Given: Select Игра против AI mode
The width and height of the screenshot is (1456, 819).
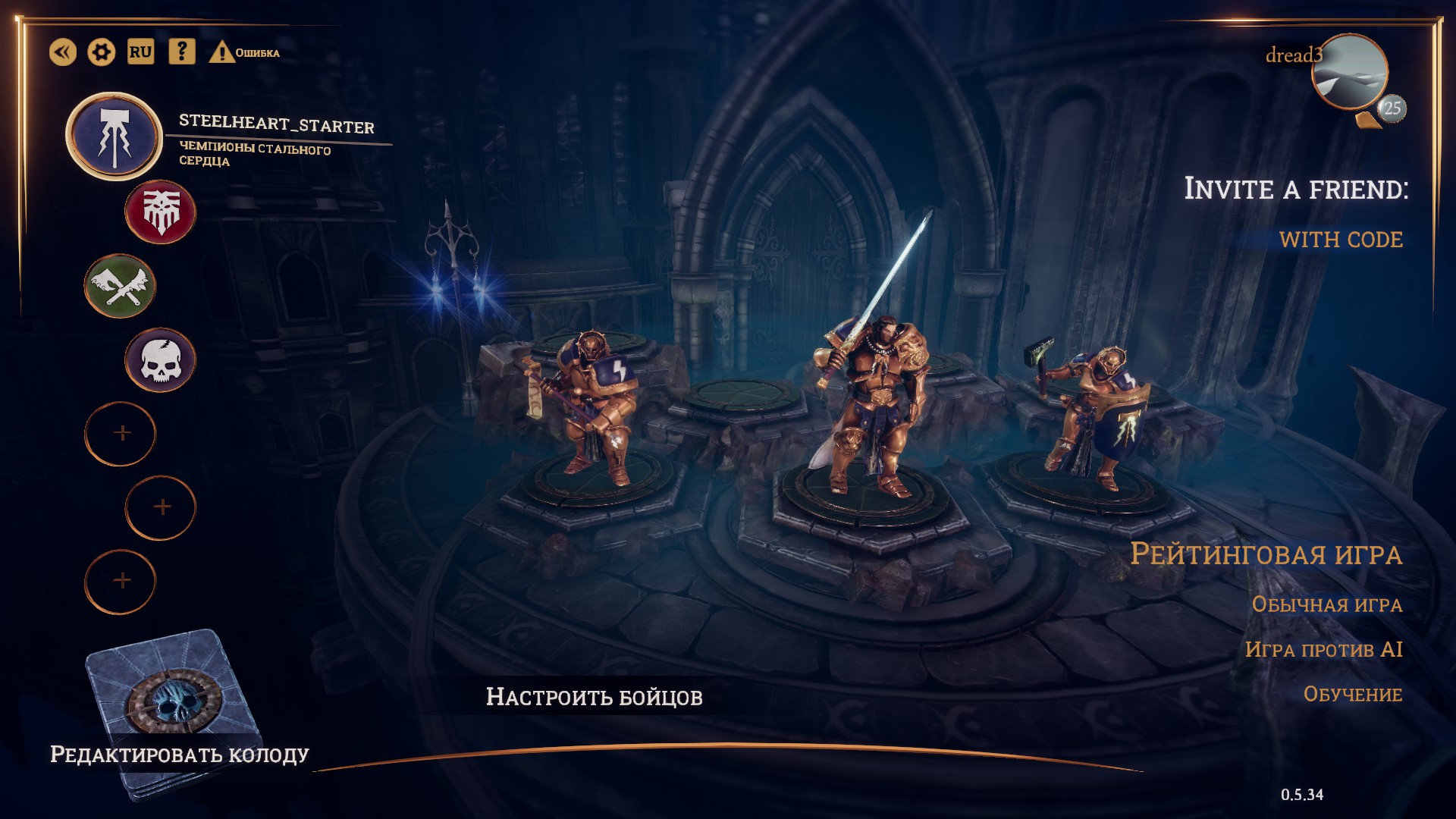Looking at the screenshot, I should pyautogui.click(x=1323, y=650).
